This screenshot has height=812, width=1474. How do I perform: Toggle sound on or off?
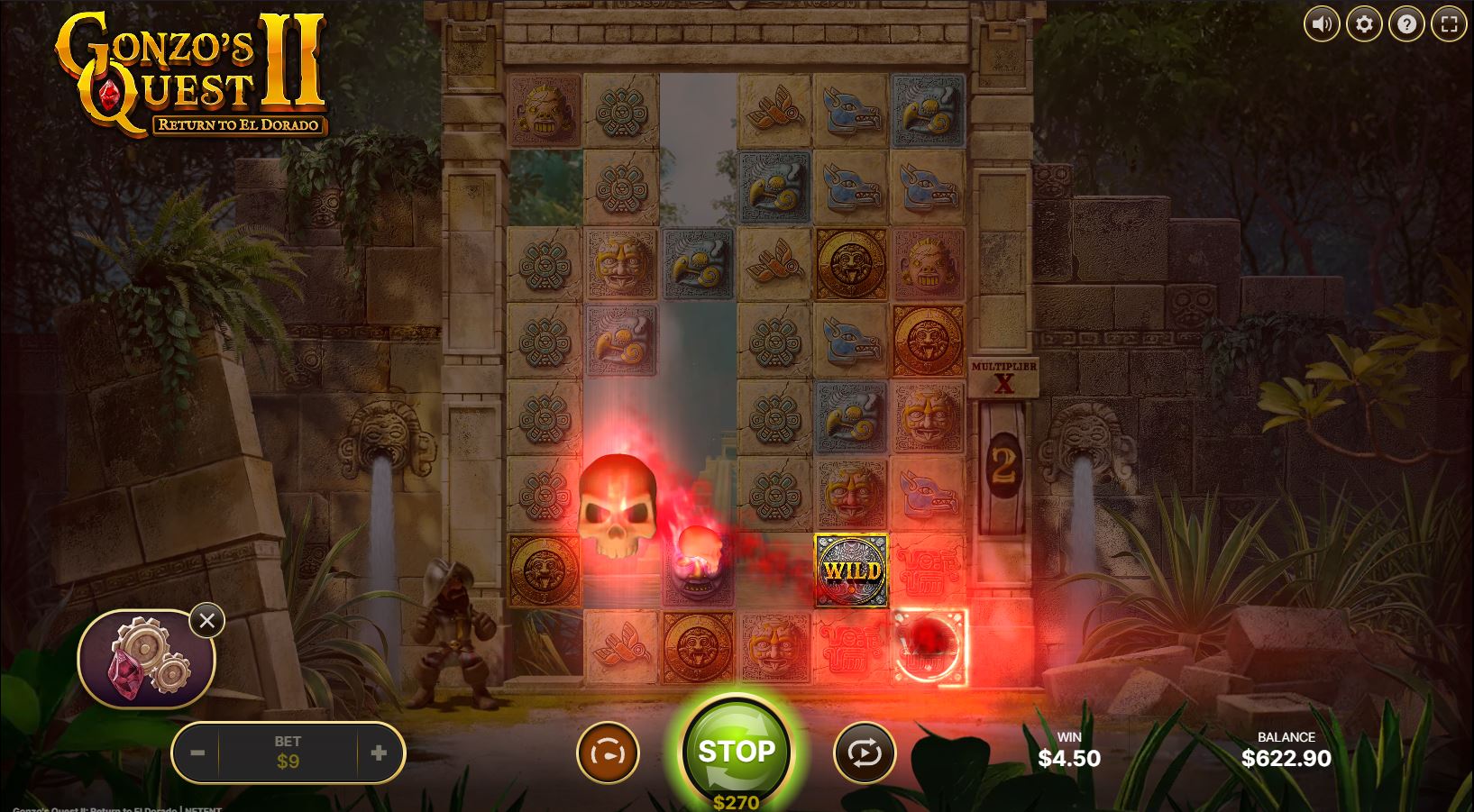pos(1322,24)
